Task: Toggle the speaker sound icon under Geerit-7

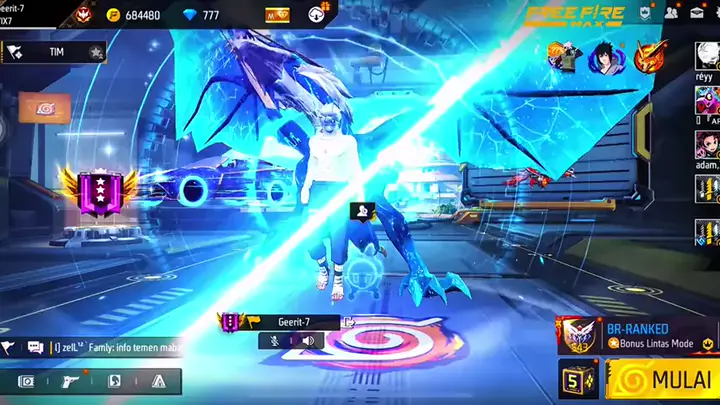Action: [307, 341]
